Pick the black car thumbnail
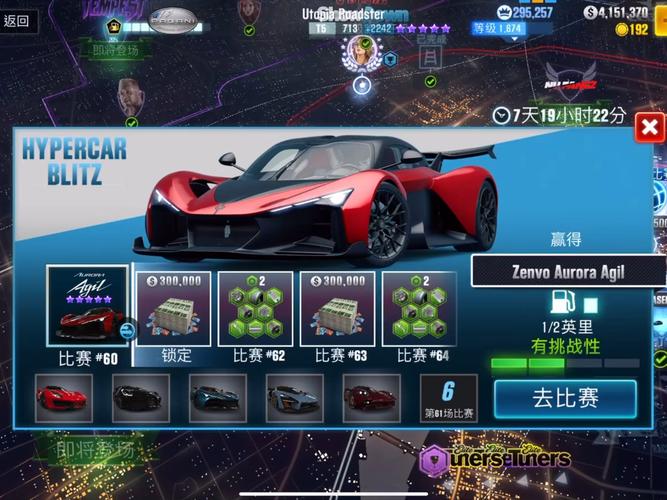667x500 pixels. [x=140, y=398]
